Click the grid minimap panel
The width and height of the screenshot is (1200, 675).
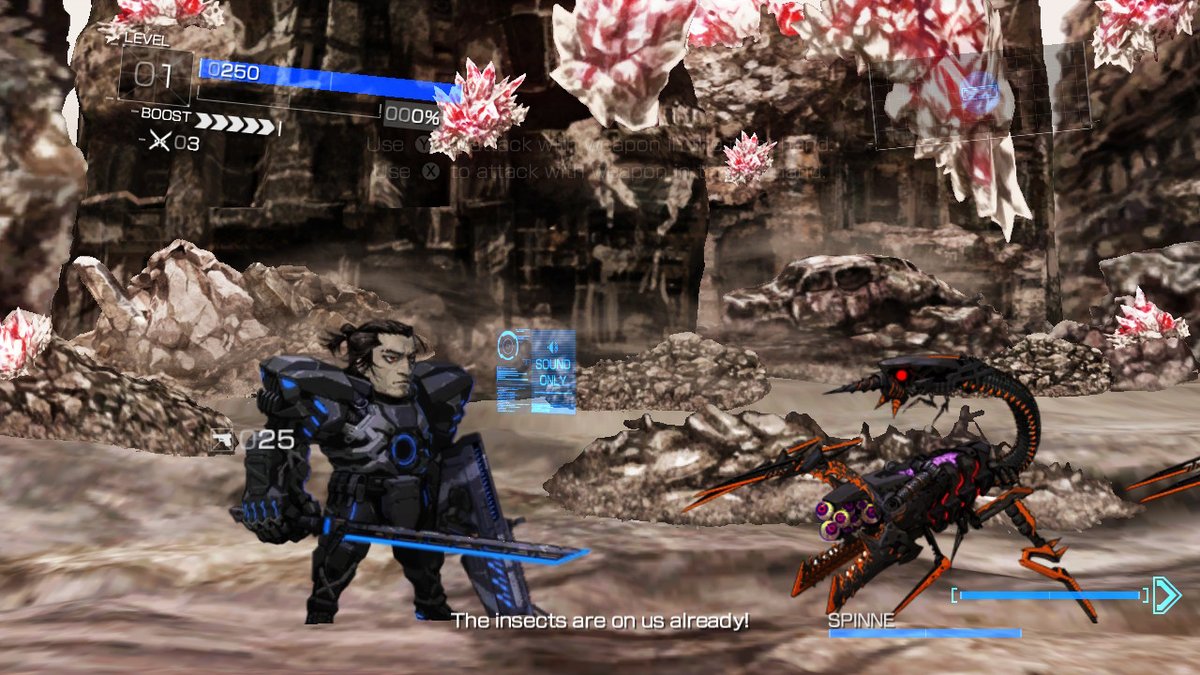[x=979, y=92]
